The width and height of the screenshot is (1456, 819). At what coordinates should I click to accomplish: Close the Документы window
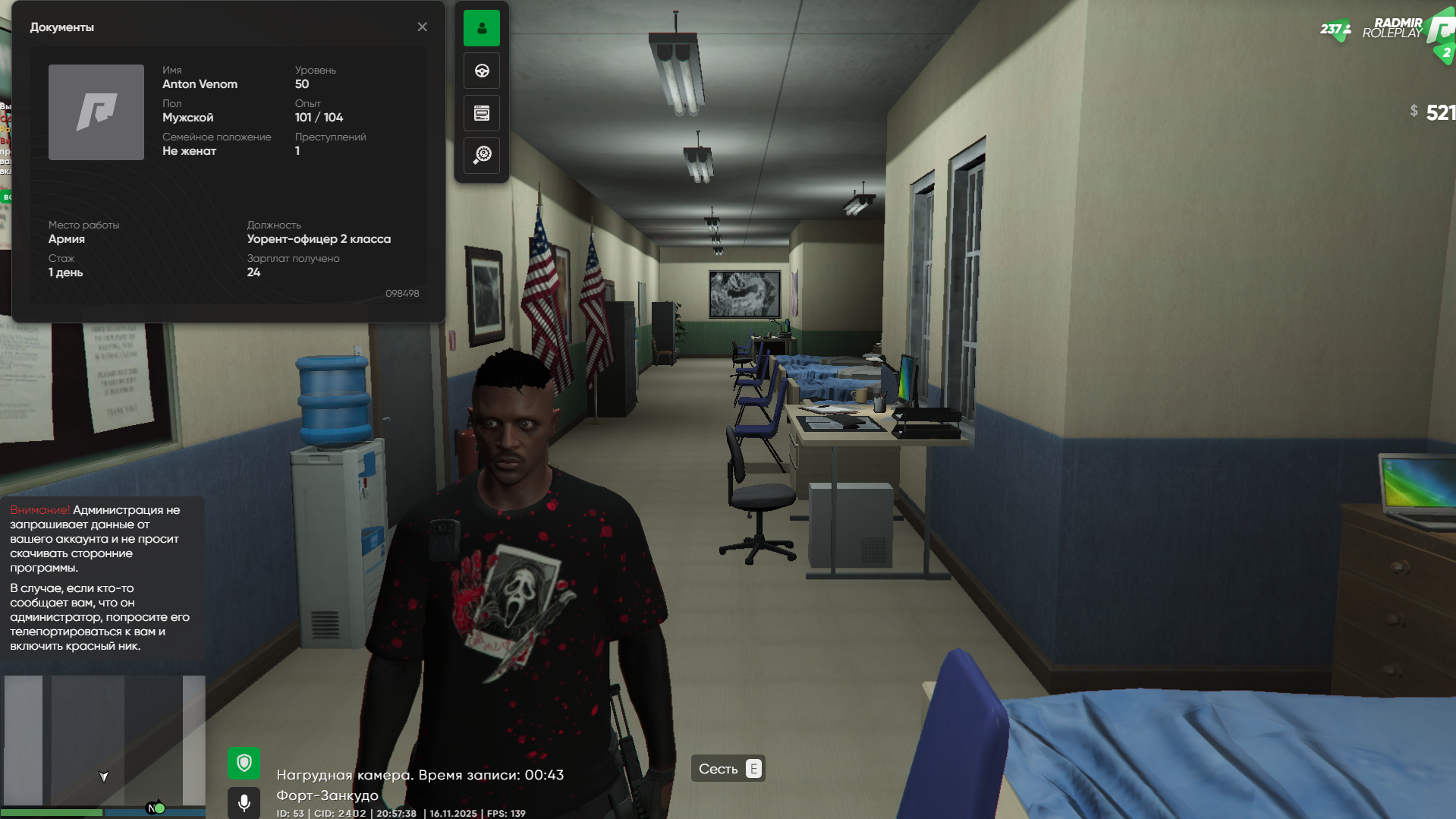coord(423,27)
